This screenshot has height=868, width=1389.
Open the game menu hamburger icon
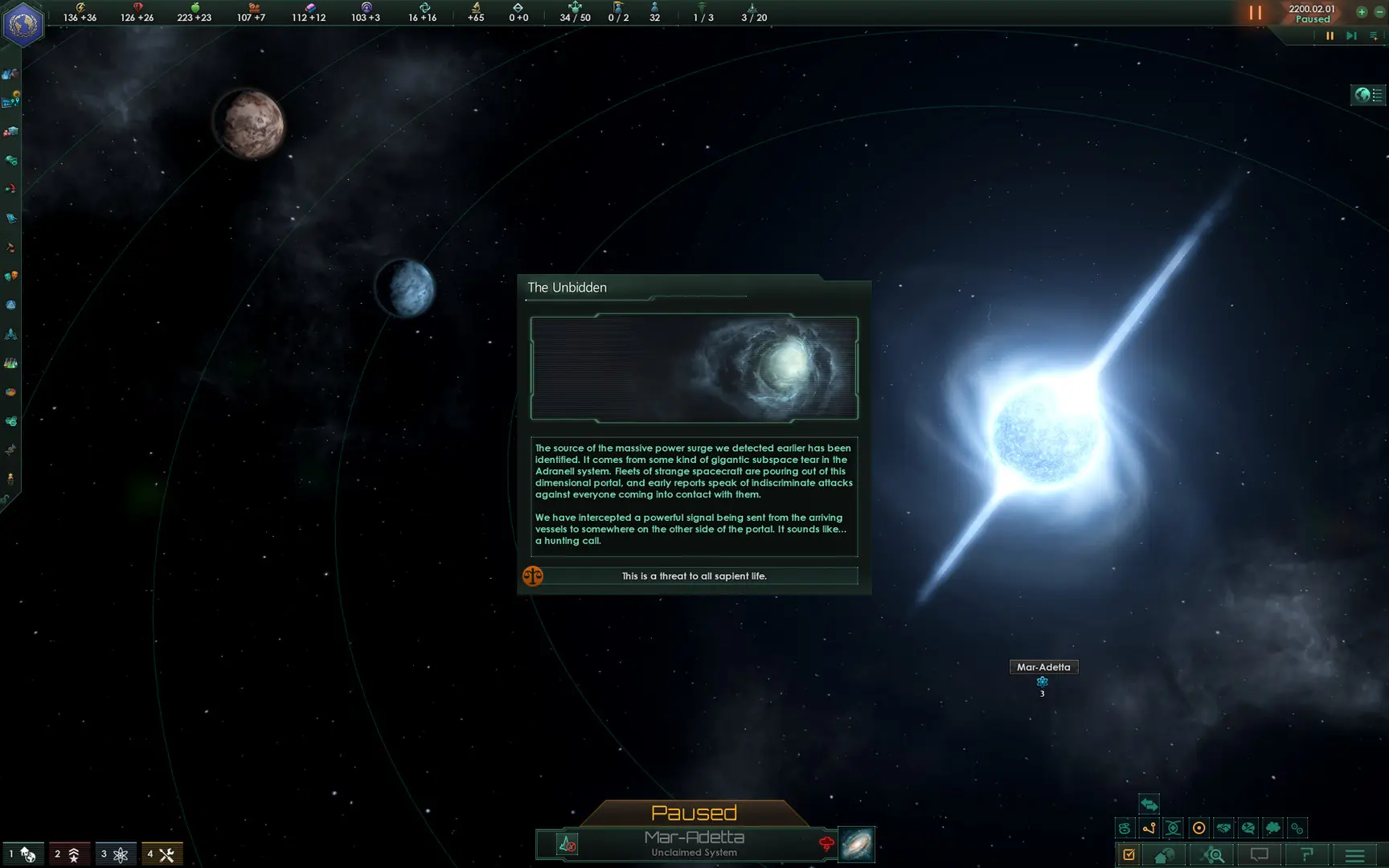click(1354, 855)
